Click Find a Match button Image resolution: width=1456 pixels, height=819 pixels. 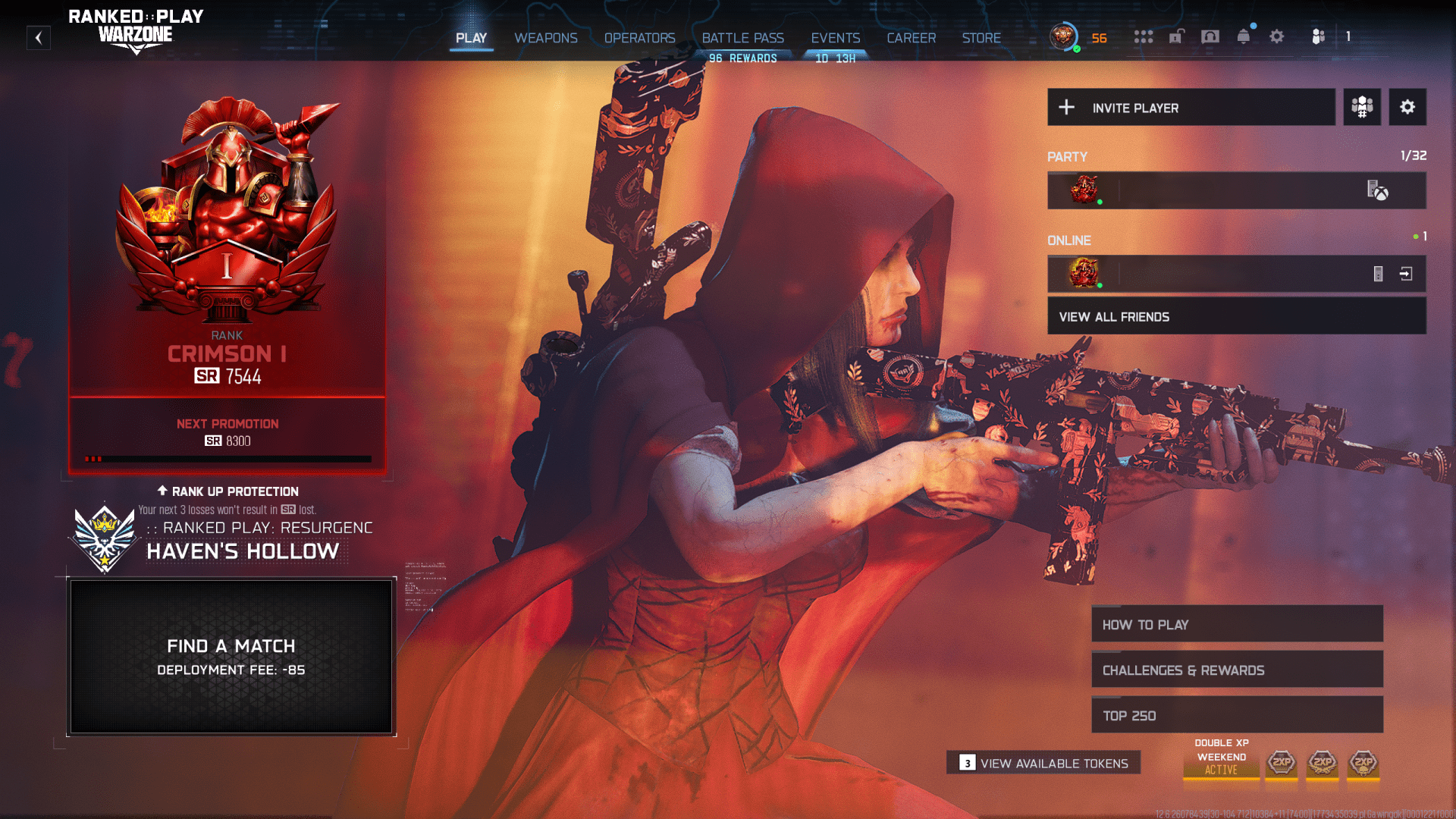(231, 657)
